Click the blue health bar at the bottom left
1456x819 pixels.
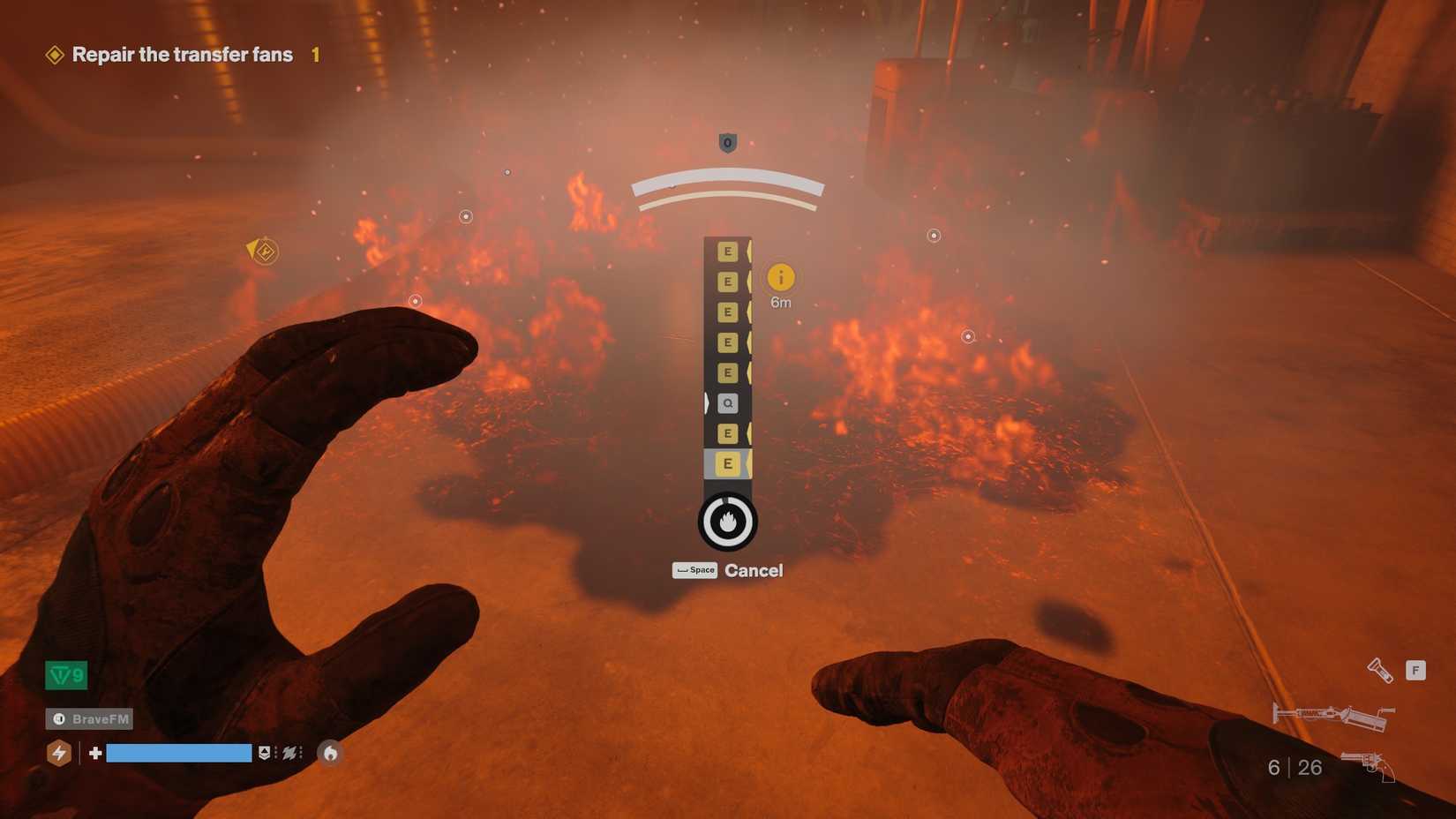coord(176,753)
